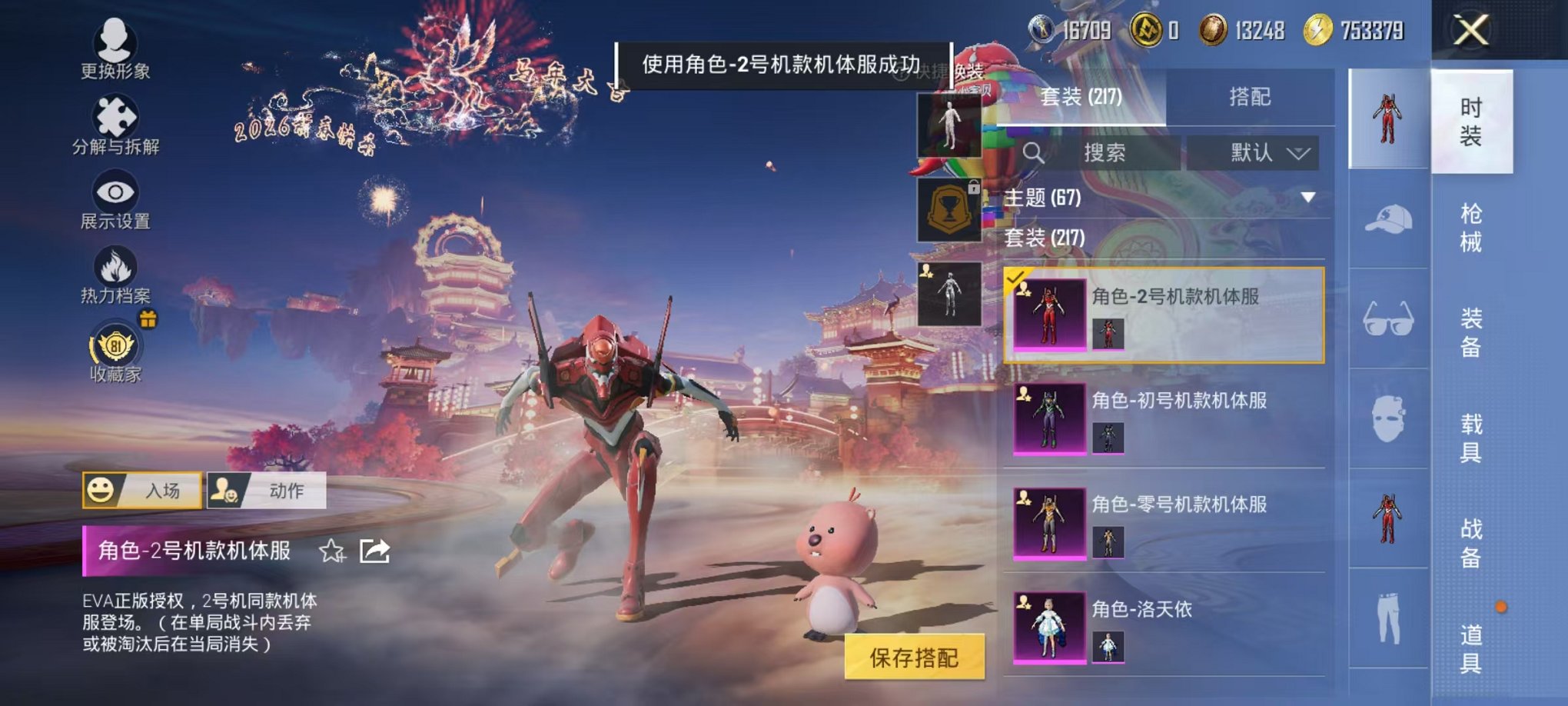Switch to the 搭配 tab
The height and width of the screenshot is (706, 1568).
tap(1251, 97)
